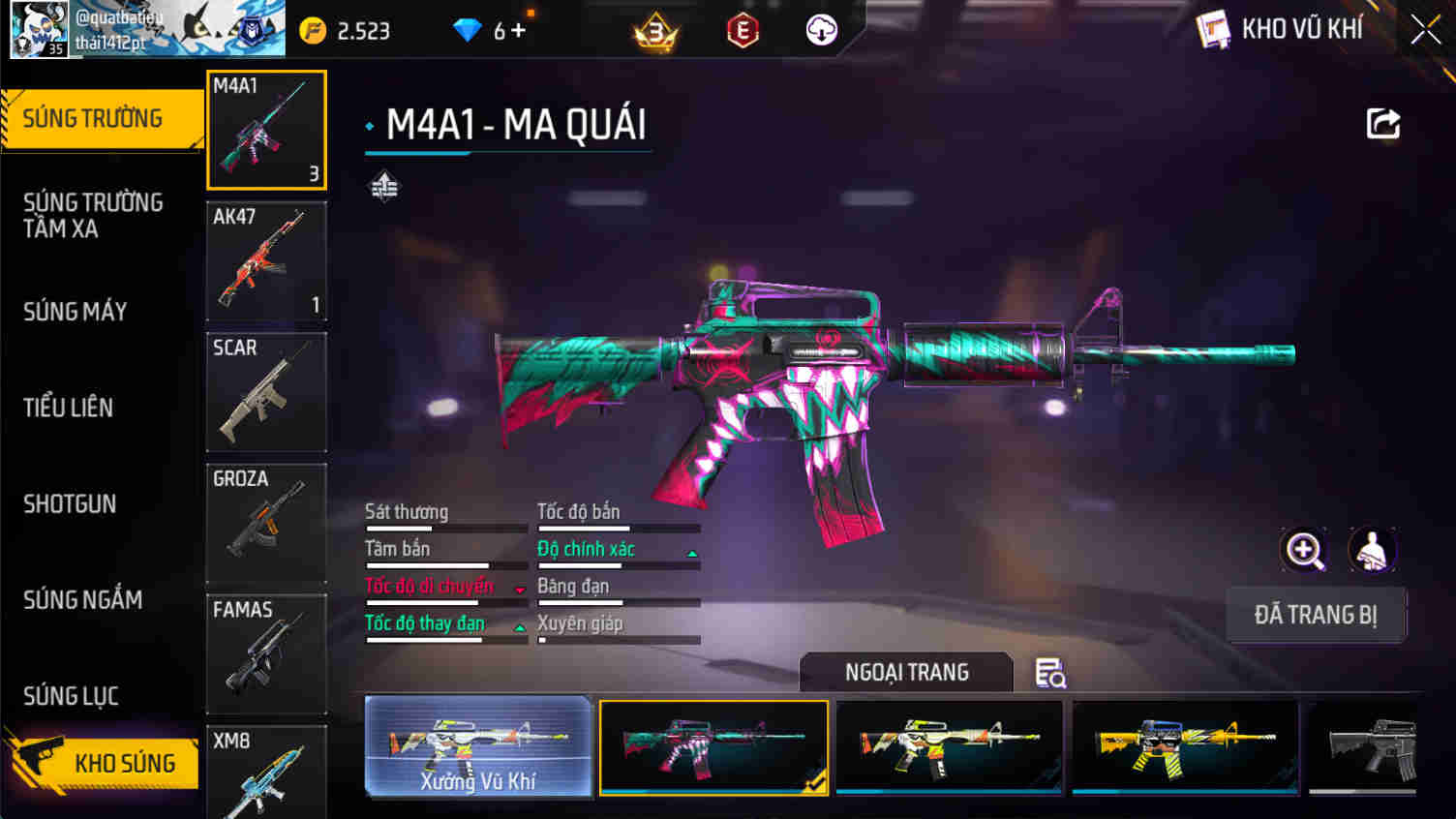Open the Súng Máy category
Image resolution: width=1456 pixels, height=819 pixels.
tap(76, 311)
